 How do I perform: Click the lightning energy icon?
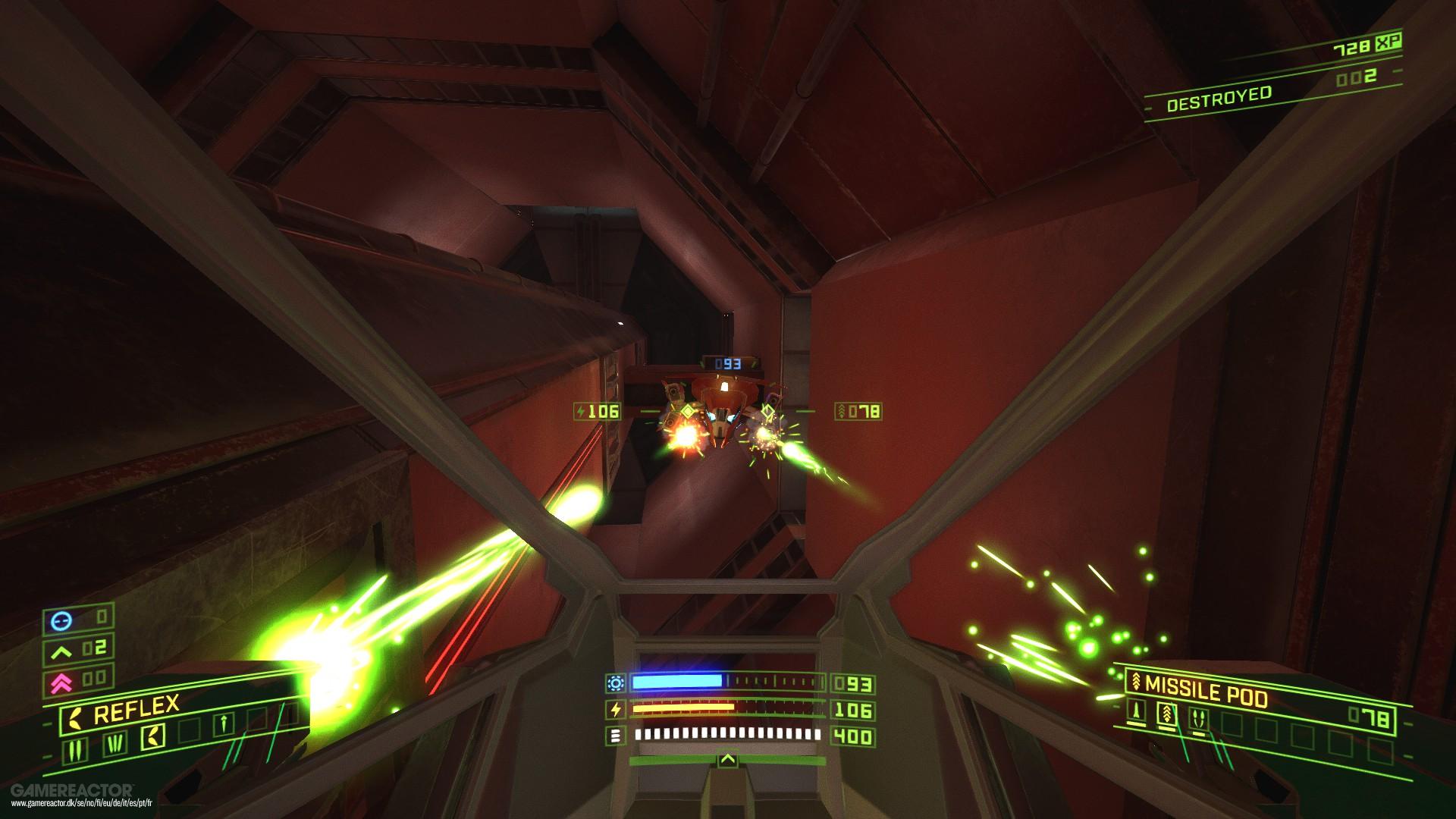coord(616,709)
